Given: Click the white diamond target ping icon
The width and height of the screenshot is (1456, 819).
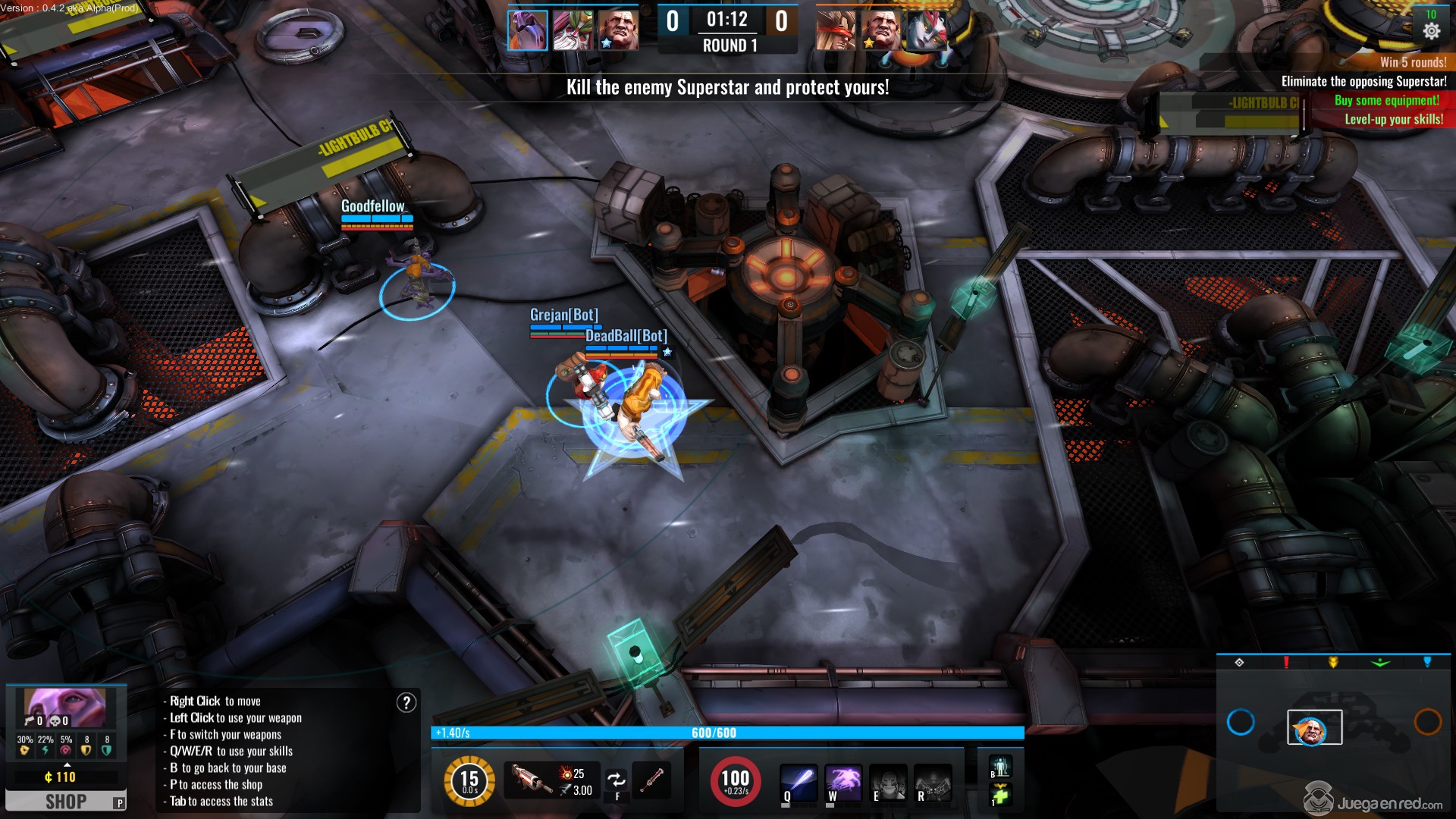Looking at the screenshot, I should pos(1239,662).
